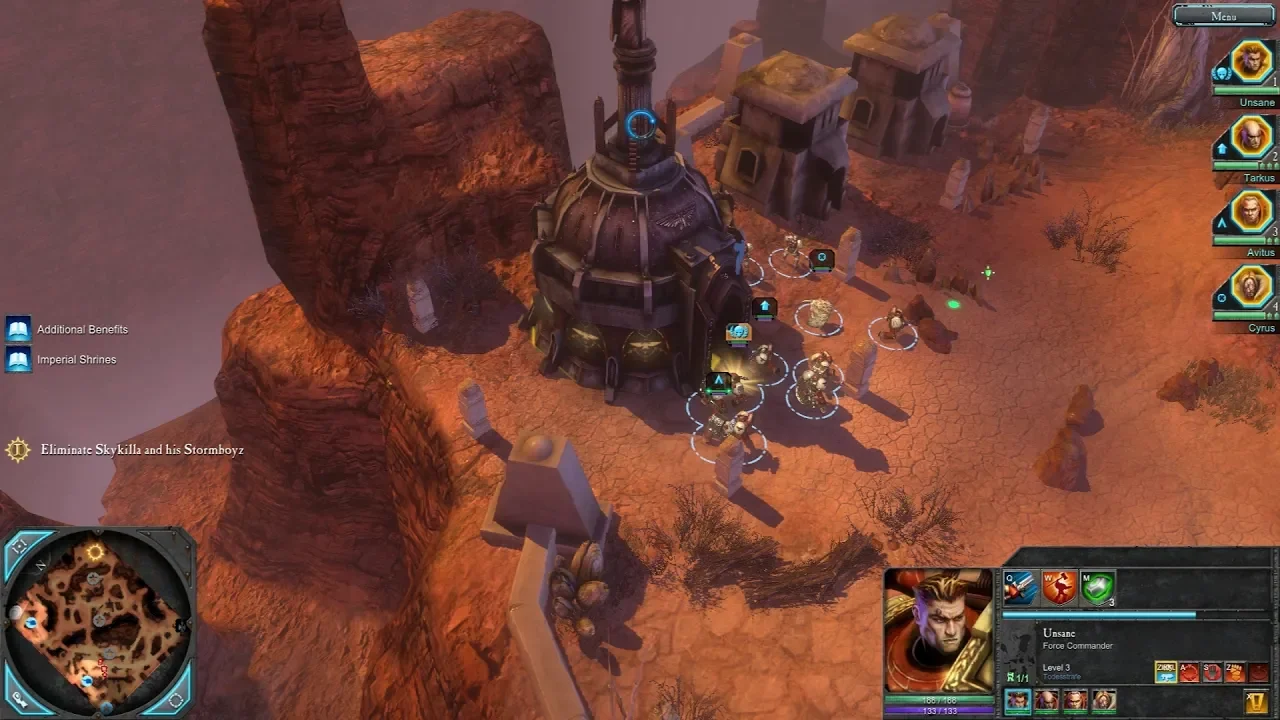The image size is (1280, 720).
Task: Click the red S stop command icon
Action: click(x=1212, y=672)
